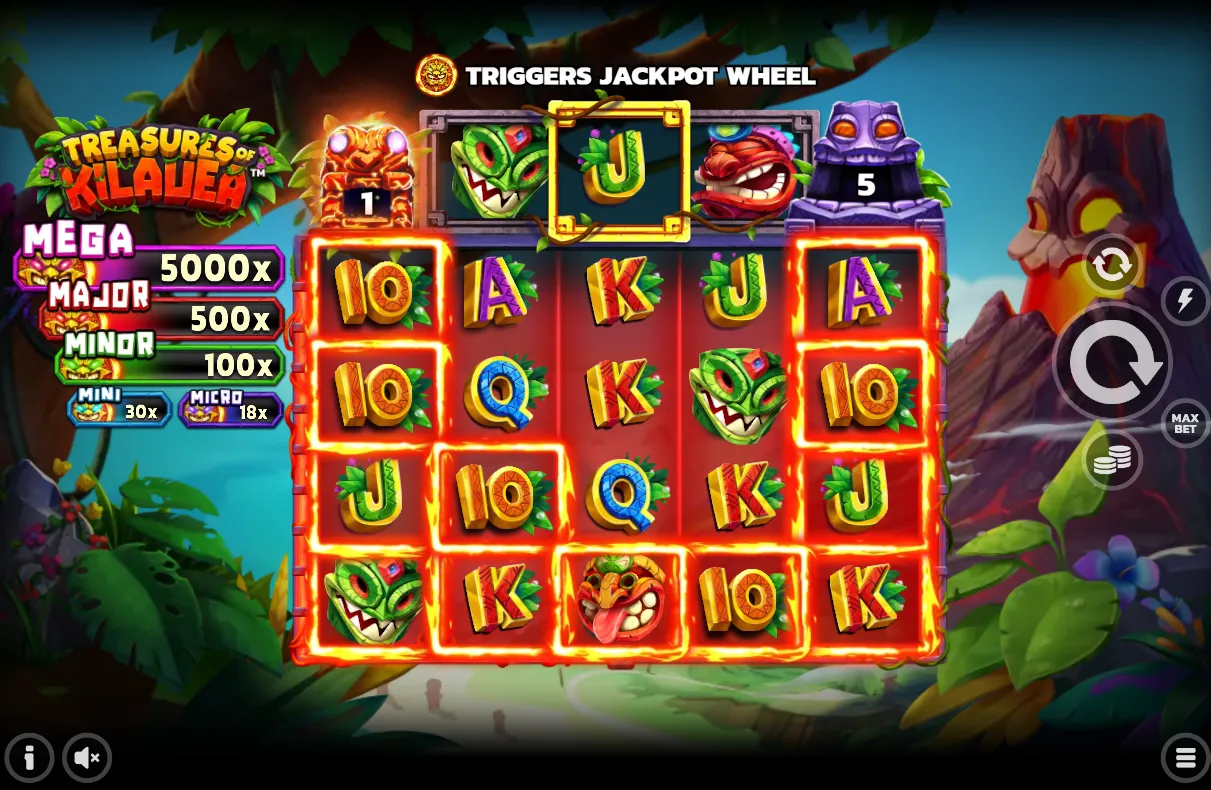Spin the reels with the large spin button

tap(1111, 363)
